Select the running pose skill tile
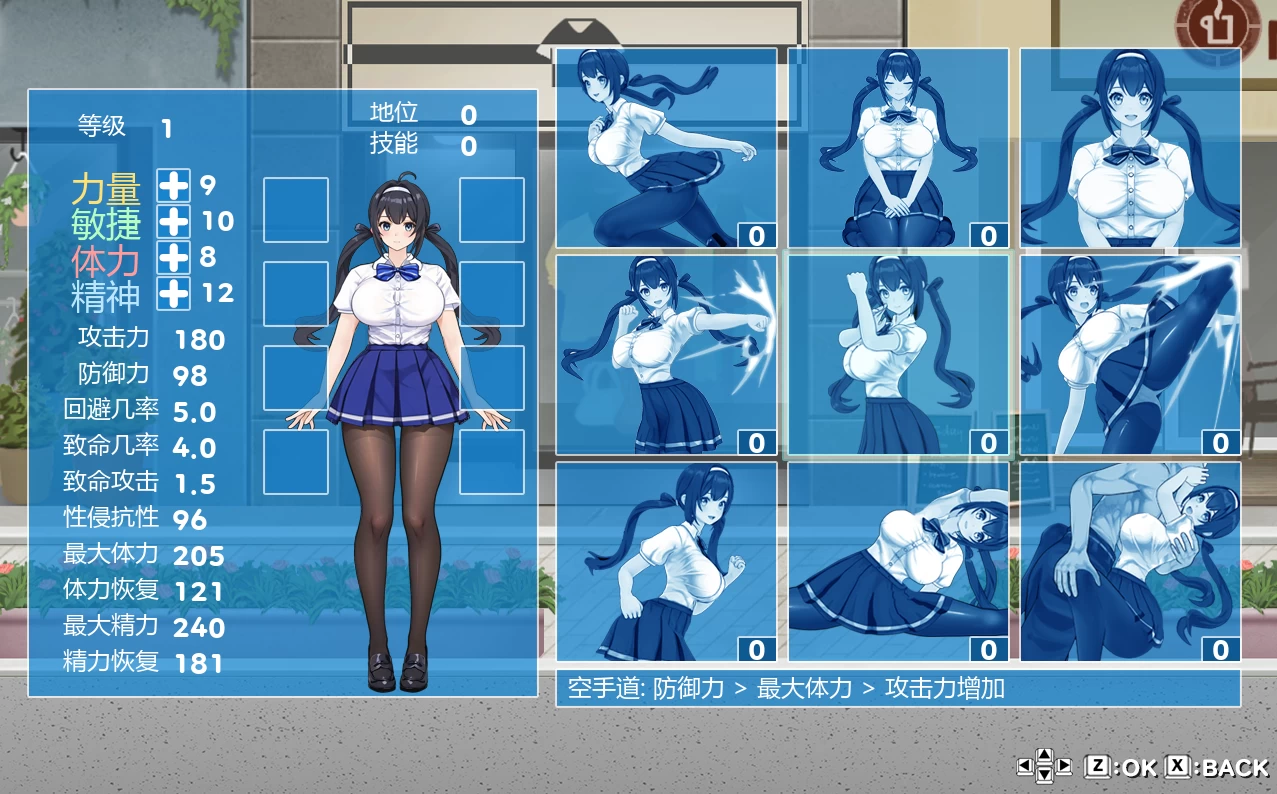 coord(666,148)
